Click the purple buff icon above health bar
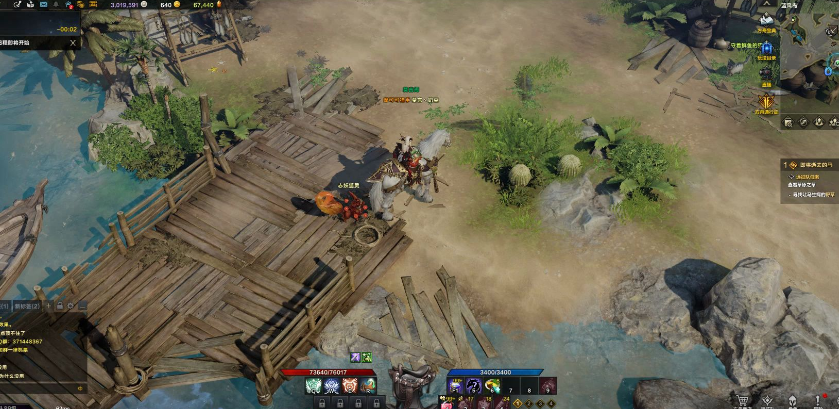The height and width of the screenshot is (409, 839). (x=354, y=357)
